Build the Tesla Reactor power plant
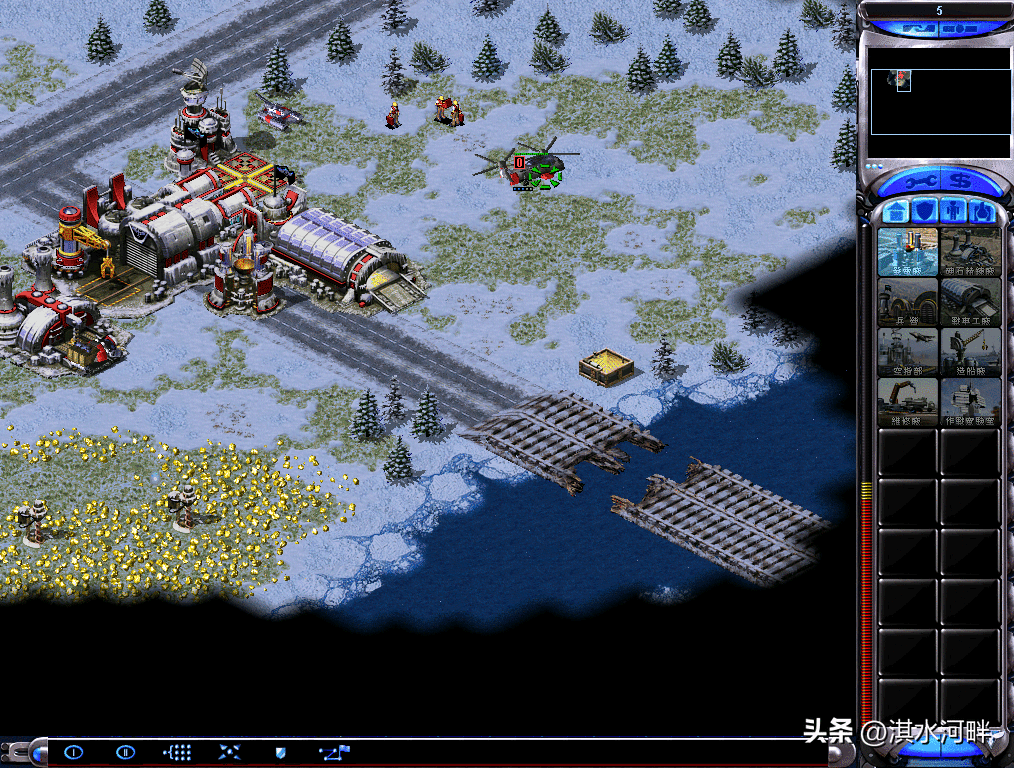Screen dimensions: 1014x768 coord(908,252)
